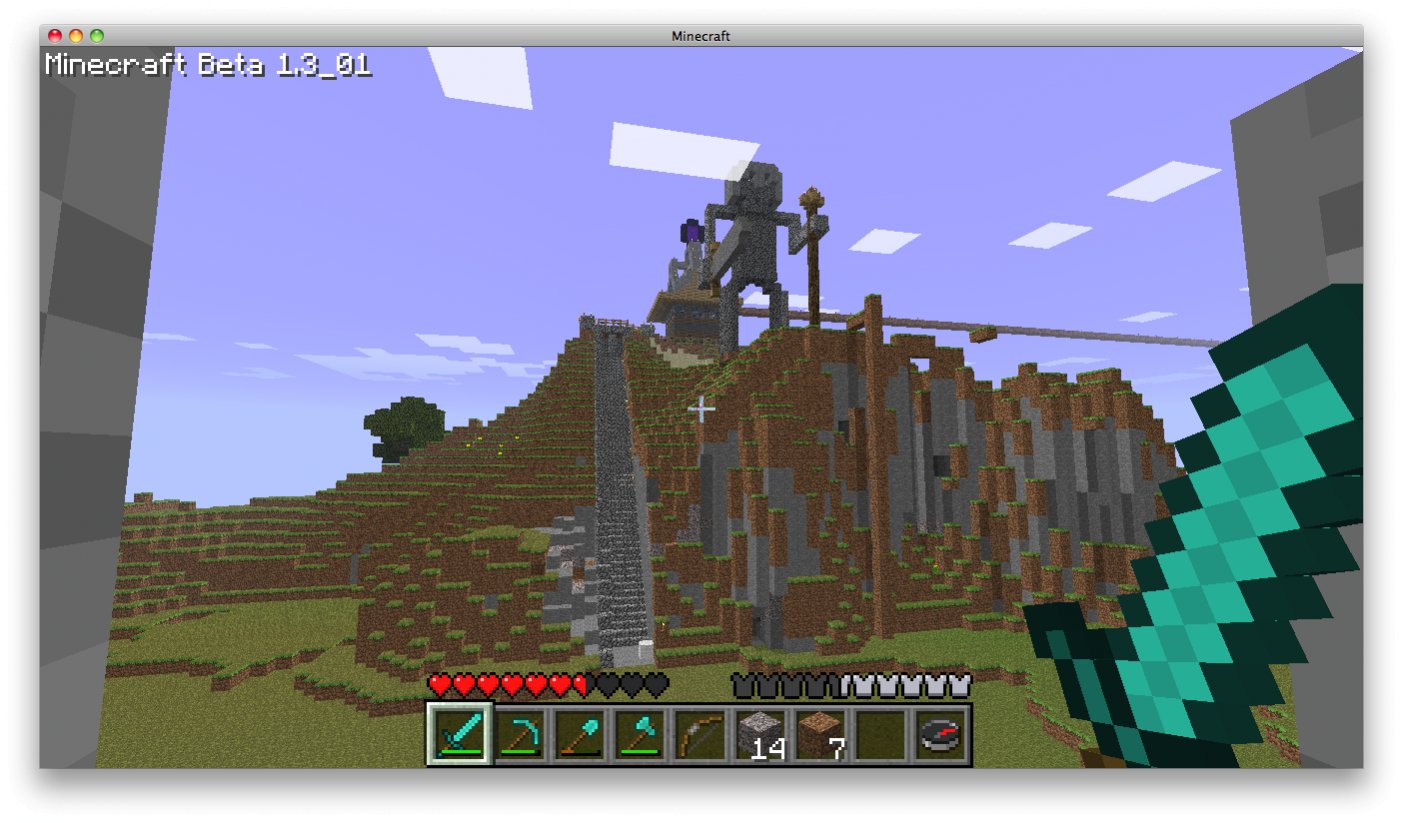Close the Minecraft window with the red button
1403x823 pixels.
click(55, 36)
